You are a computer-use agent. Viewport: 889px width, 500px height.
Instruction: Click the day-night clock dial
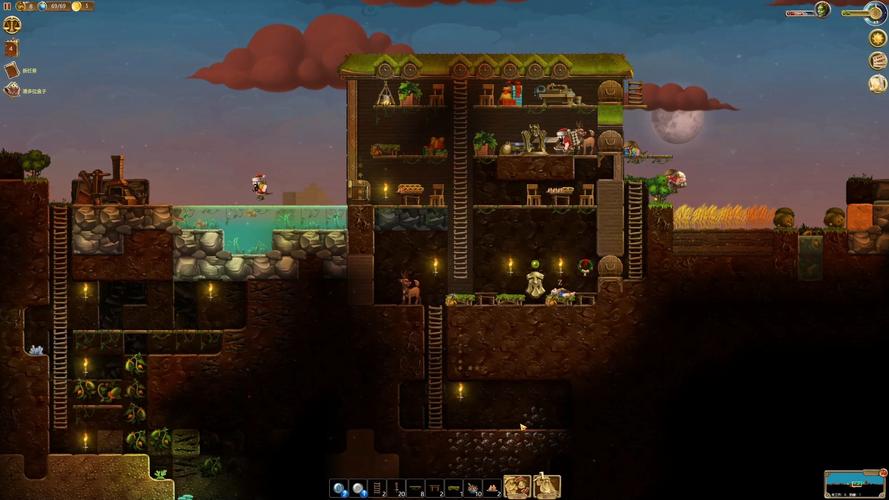pos(878,11)
